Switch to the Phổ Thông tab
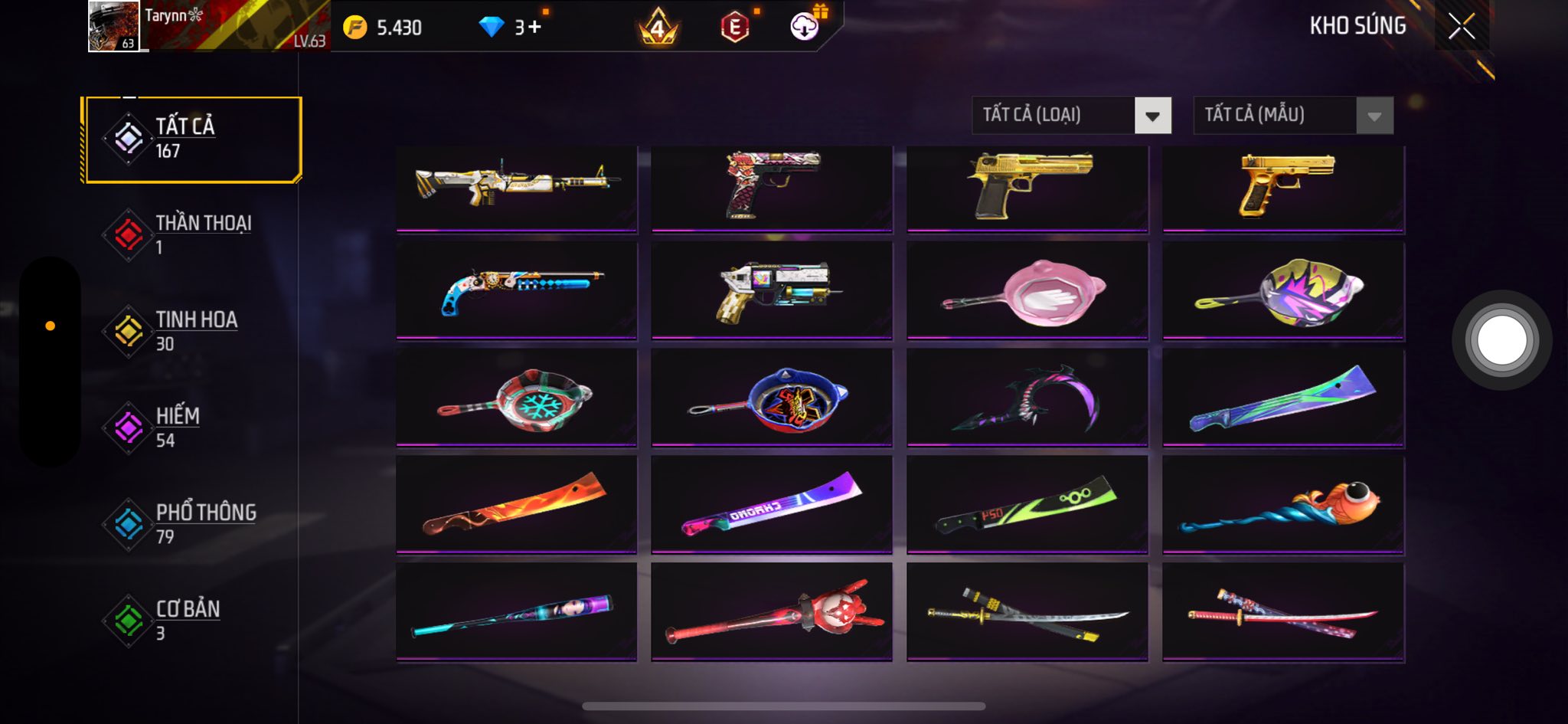 [x=191, y=524]
